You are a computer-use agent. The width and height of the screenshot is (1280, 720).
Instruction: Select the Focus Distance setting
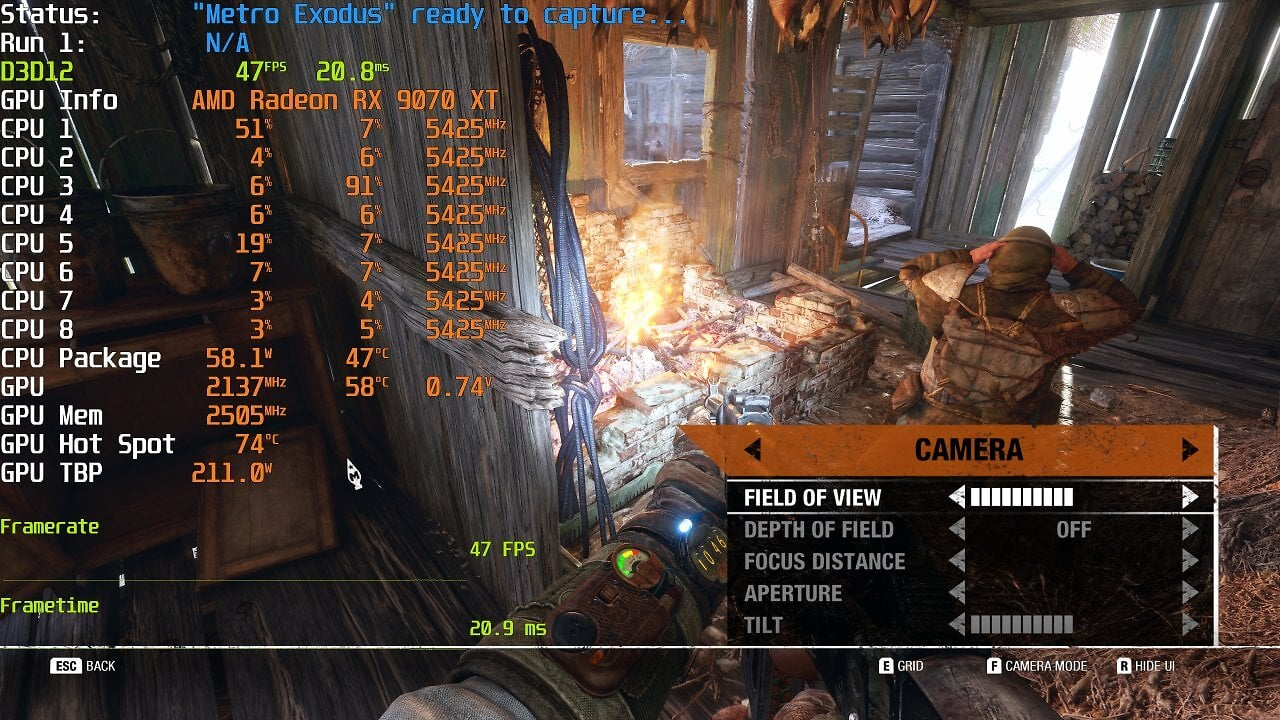tap(824, 561)
